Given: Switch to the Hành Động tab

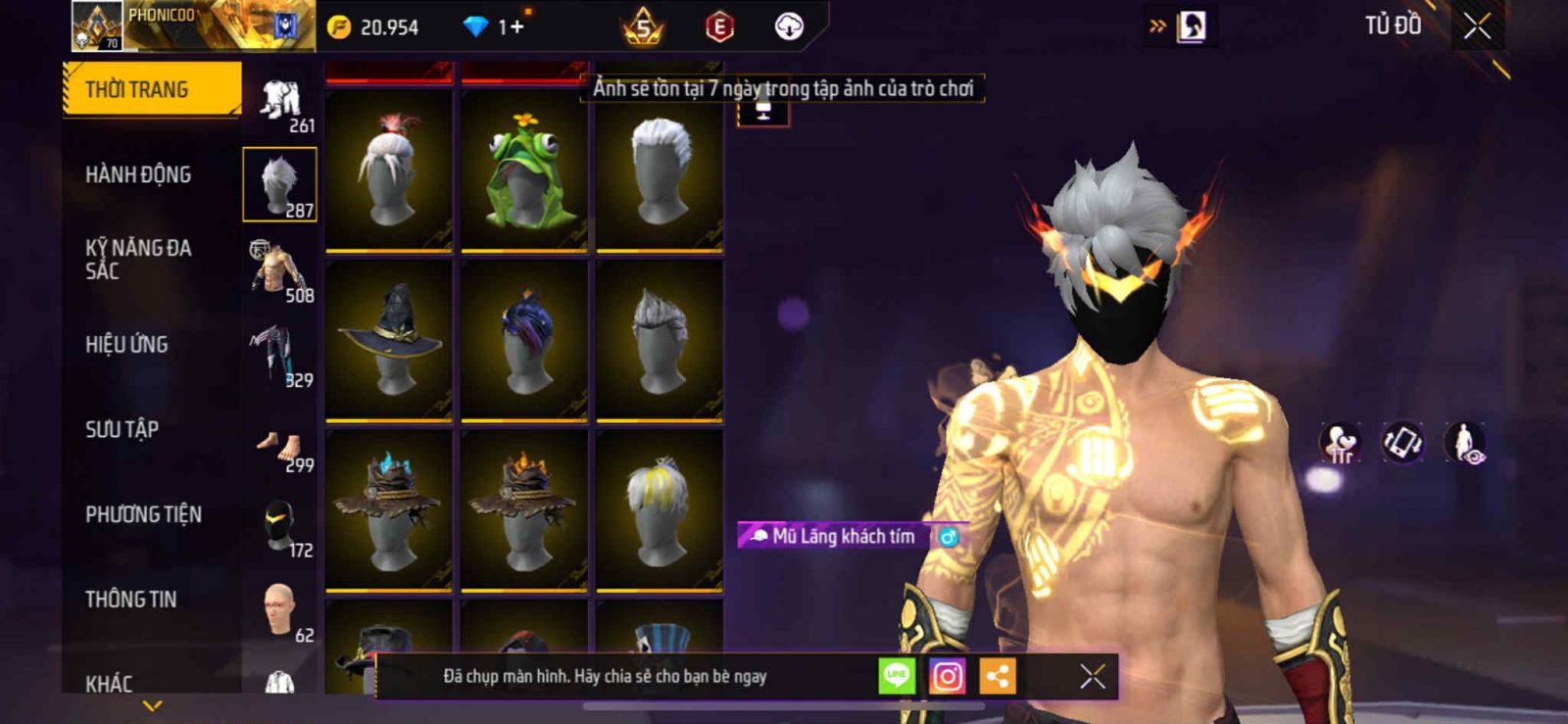Looking at the screenshot, I should (x=138, y=175).
